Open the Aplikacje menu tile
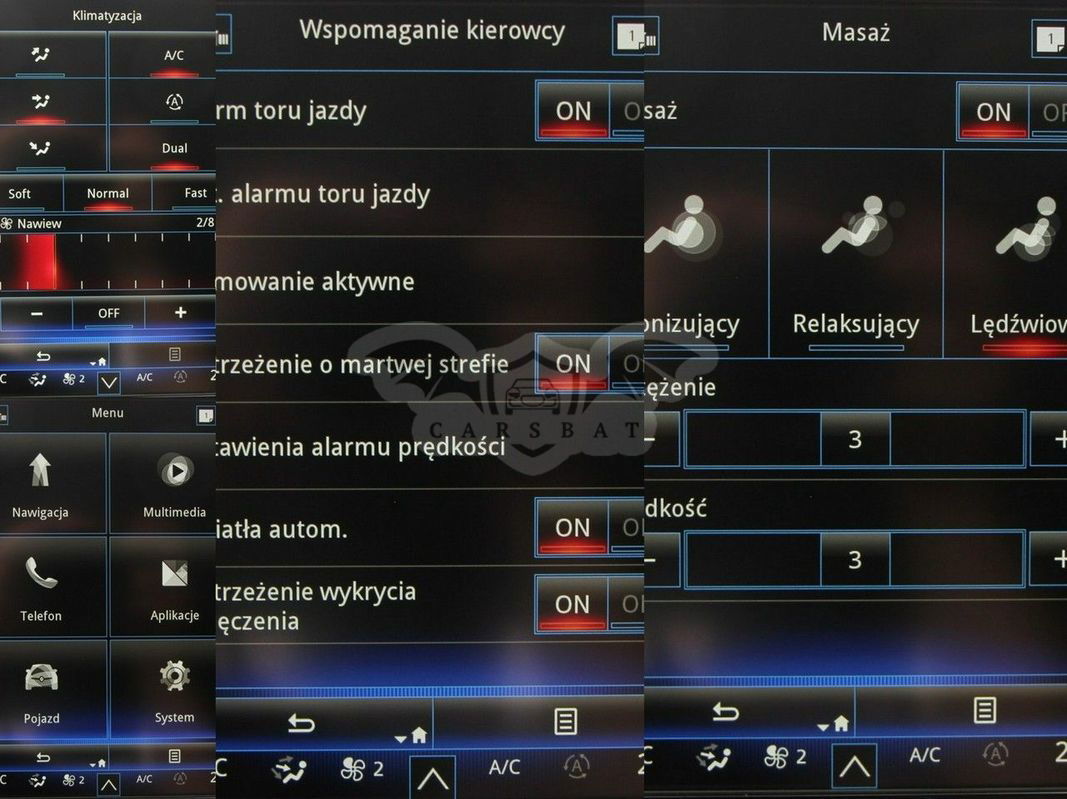 tap(174, 586)
